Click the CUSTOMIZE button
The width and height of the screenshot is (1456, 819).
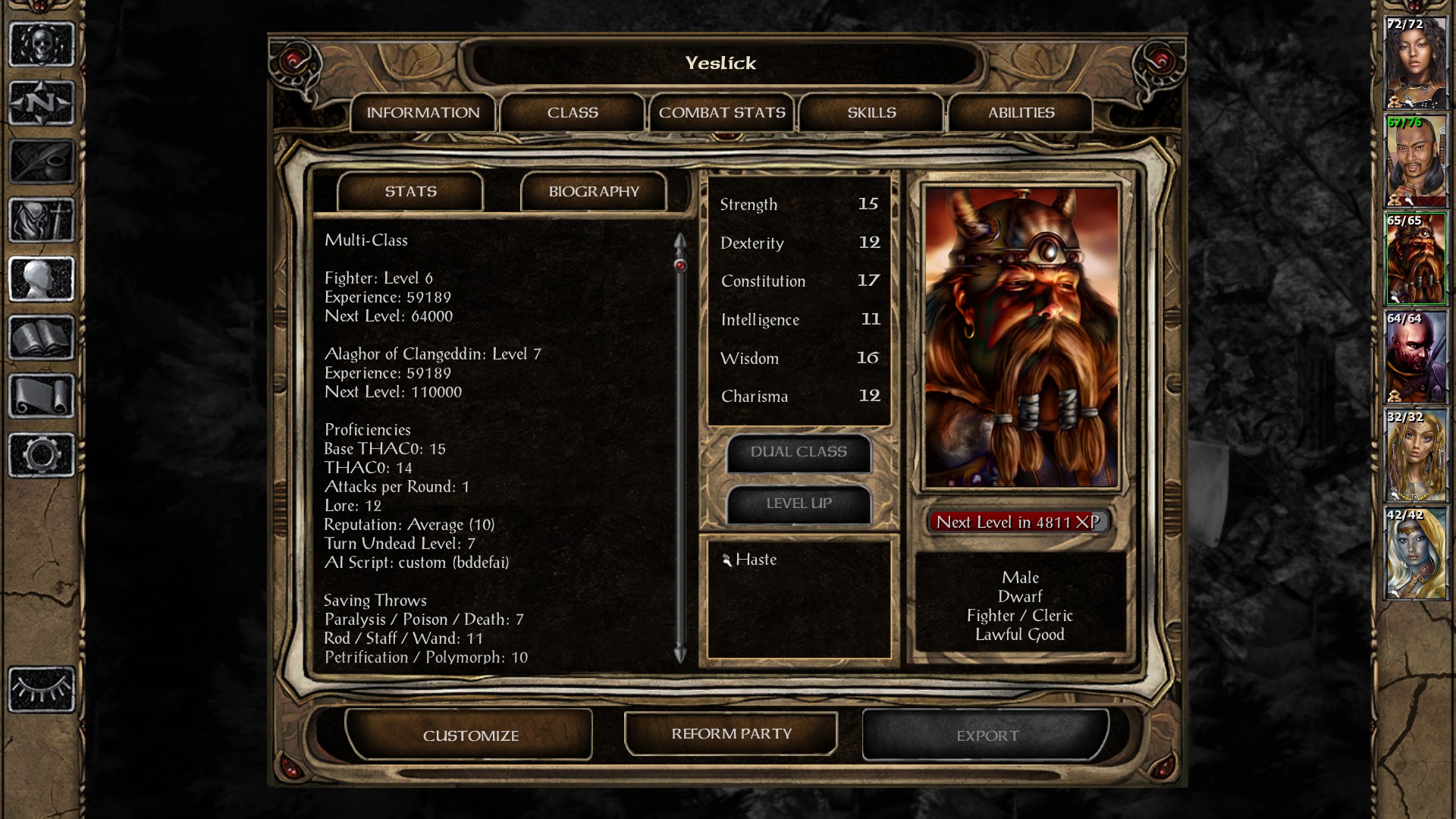[x=470, y=734]
